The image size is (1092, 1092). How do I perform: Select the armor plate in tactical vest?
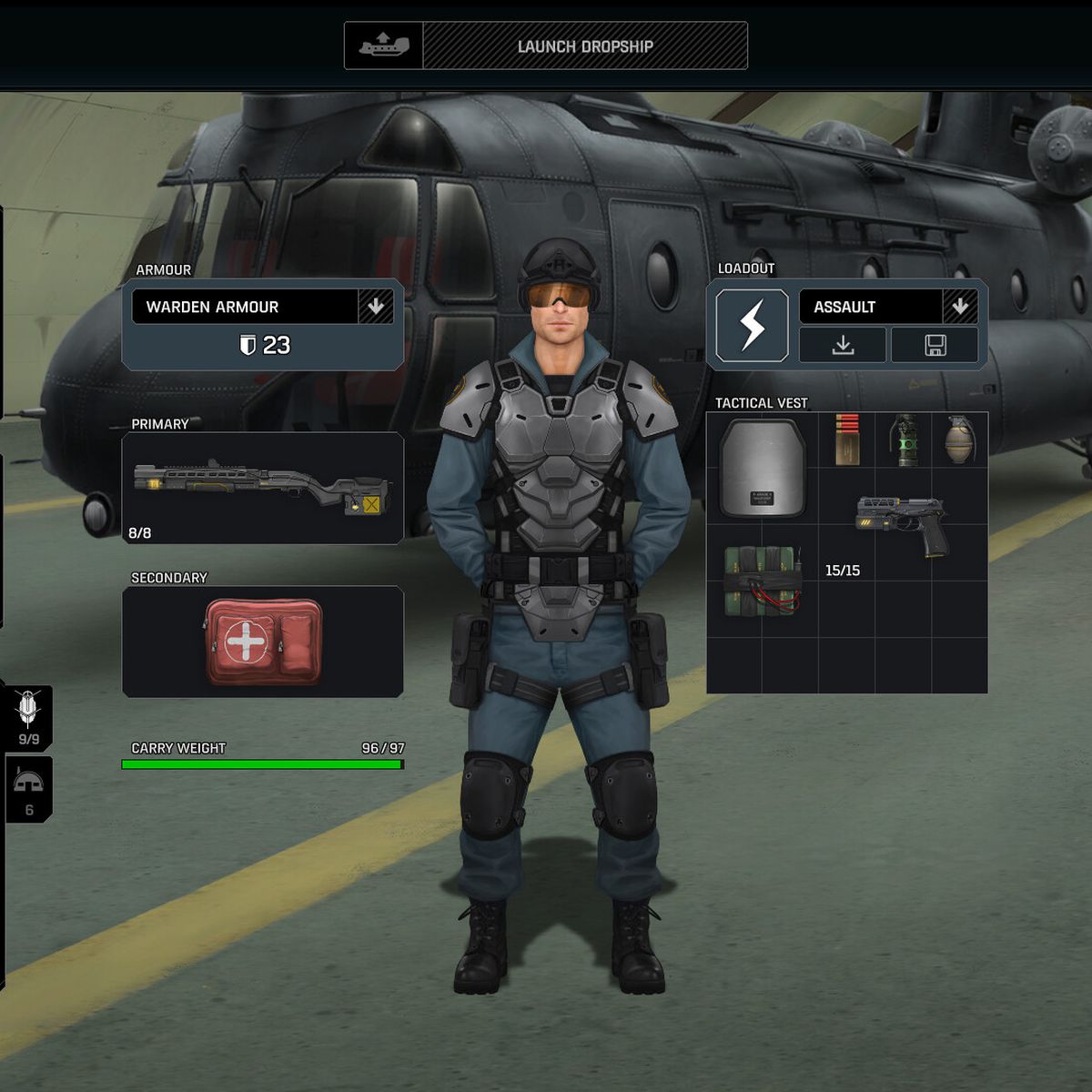763,468
